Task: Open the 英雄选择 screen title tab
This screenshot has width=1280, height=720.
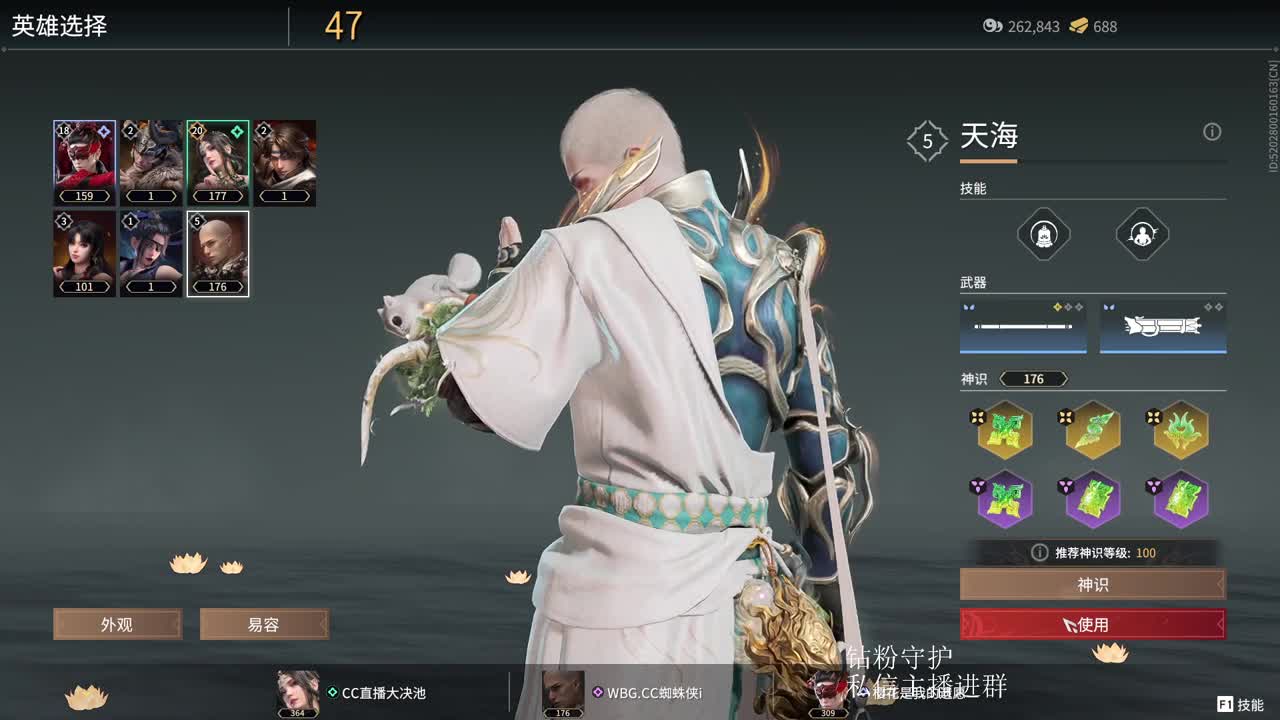Action: pos(60,27)
